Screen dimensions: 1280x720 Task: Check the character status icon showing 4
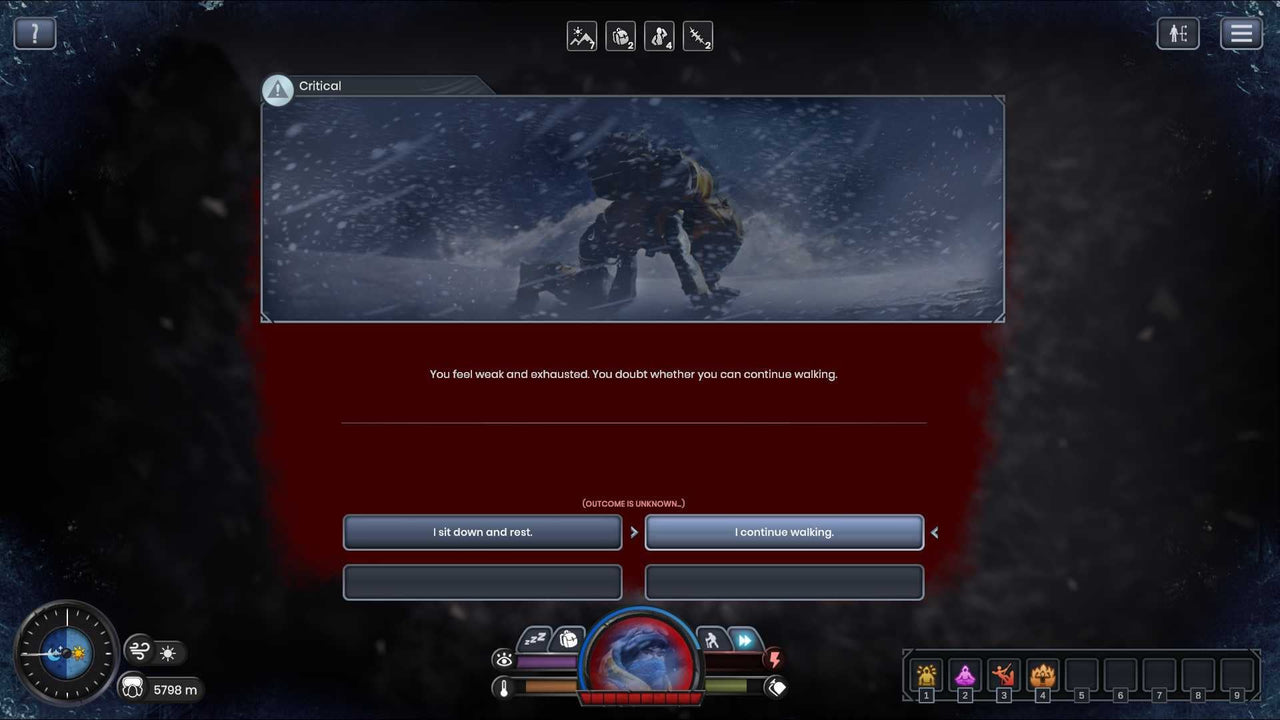point(659,36)
